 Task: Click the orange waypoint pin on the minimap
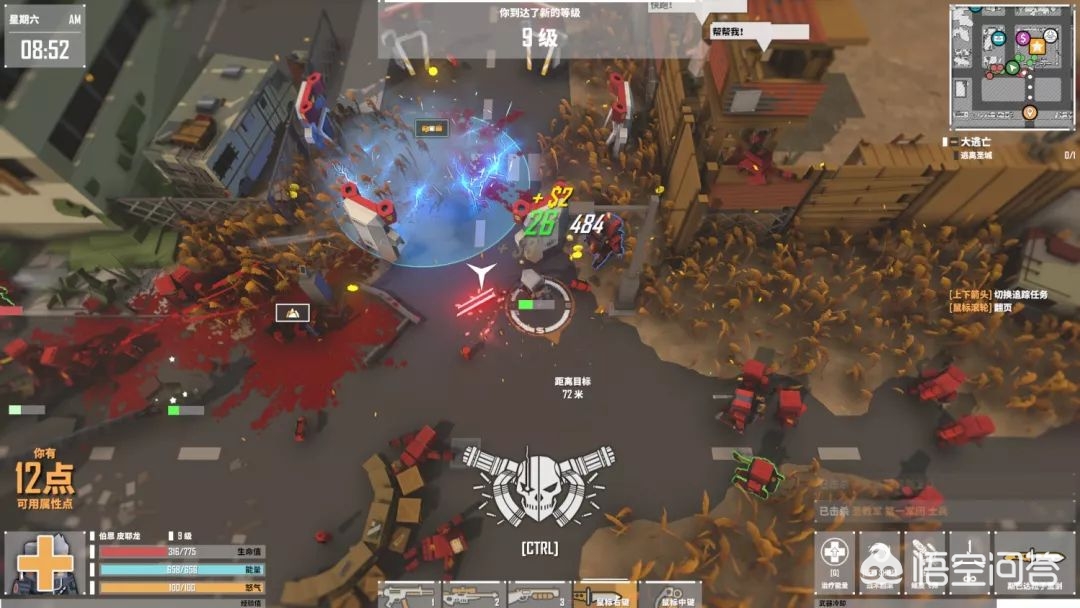click(x=1030, y=113)
